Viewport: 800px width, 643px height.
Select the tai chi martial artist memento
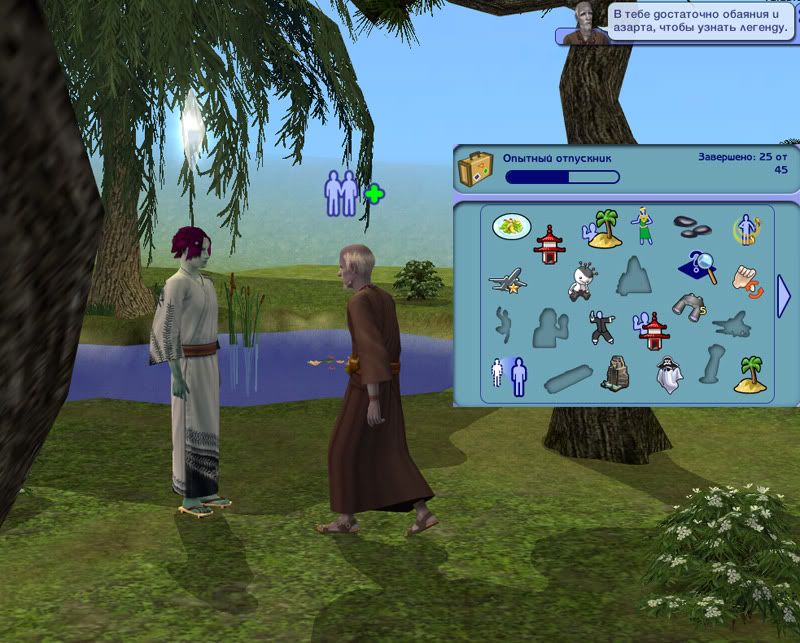click(600, 326)
